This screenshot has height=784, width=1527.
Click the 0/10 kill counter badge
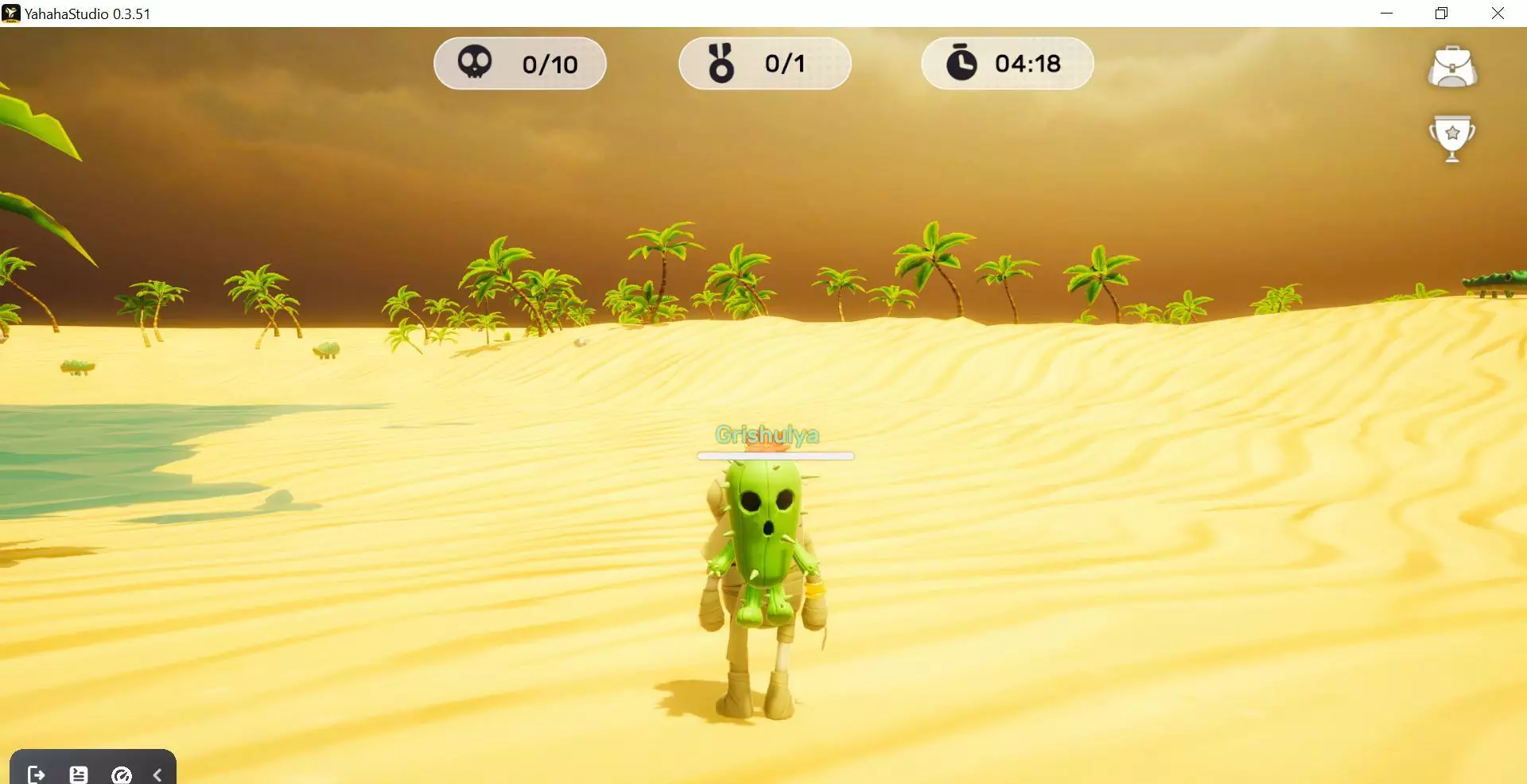[519, 63]
